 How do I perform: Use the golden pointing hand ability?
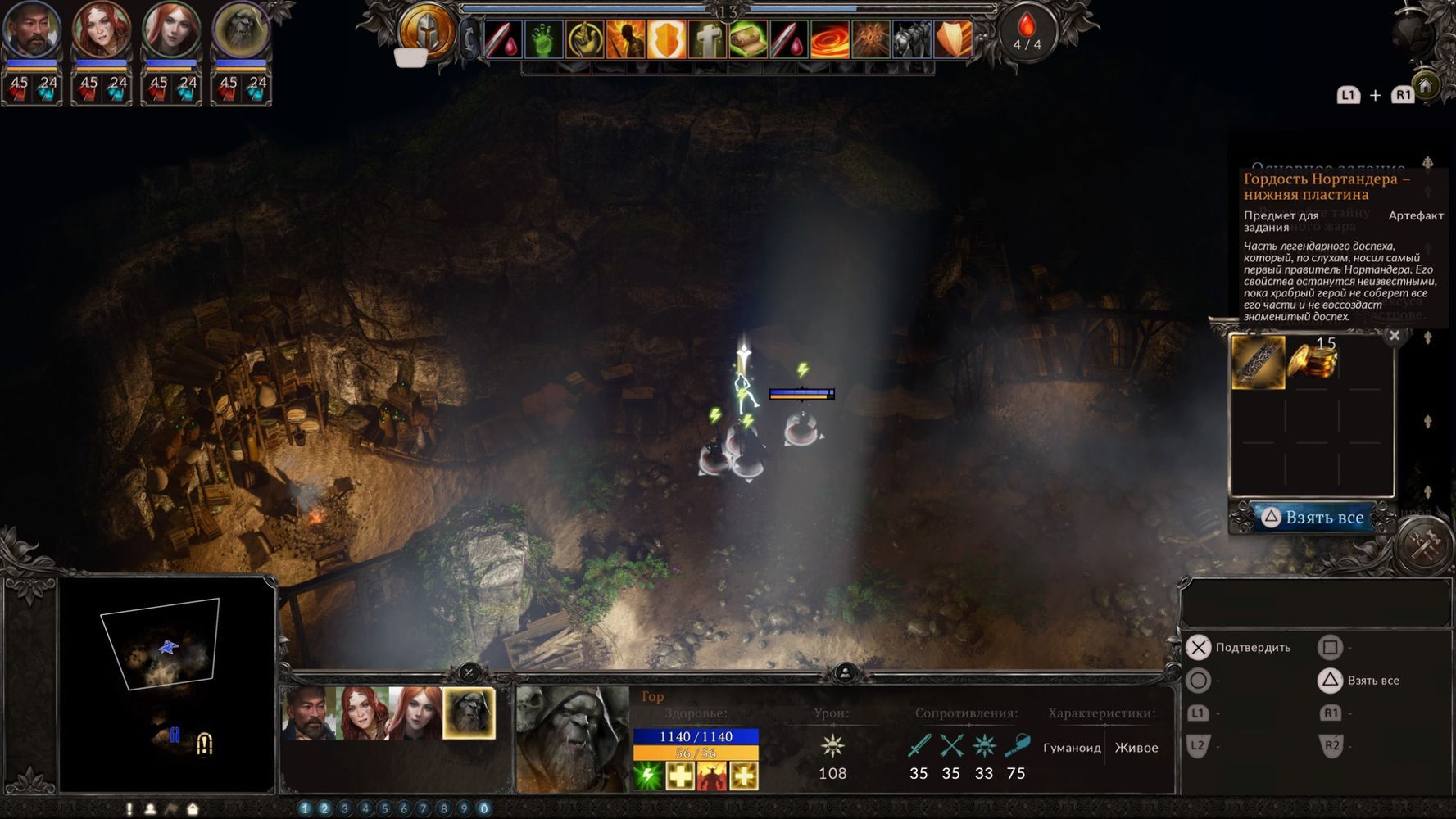click(584, 38)
